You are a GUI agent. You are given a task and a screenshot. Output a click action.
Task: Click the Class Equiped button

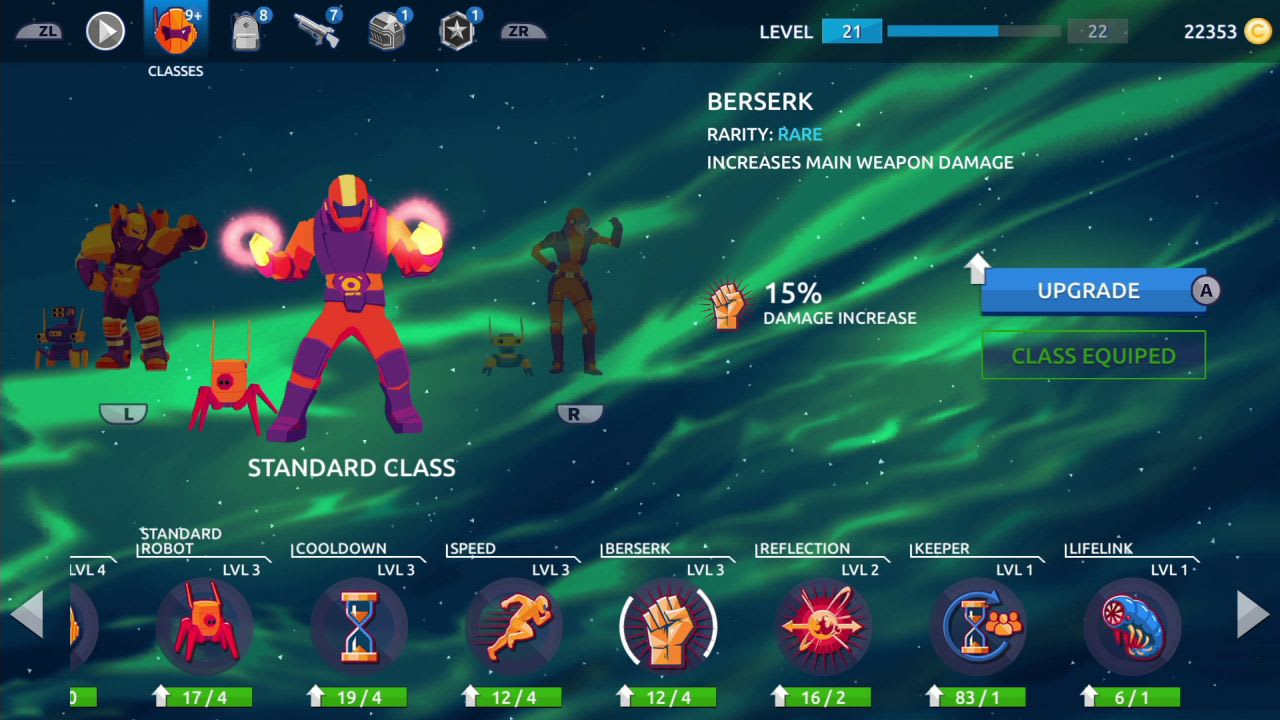pos(1093,355)
